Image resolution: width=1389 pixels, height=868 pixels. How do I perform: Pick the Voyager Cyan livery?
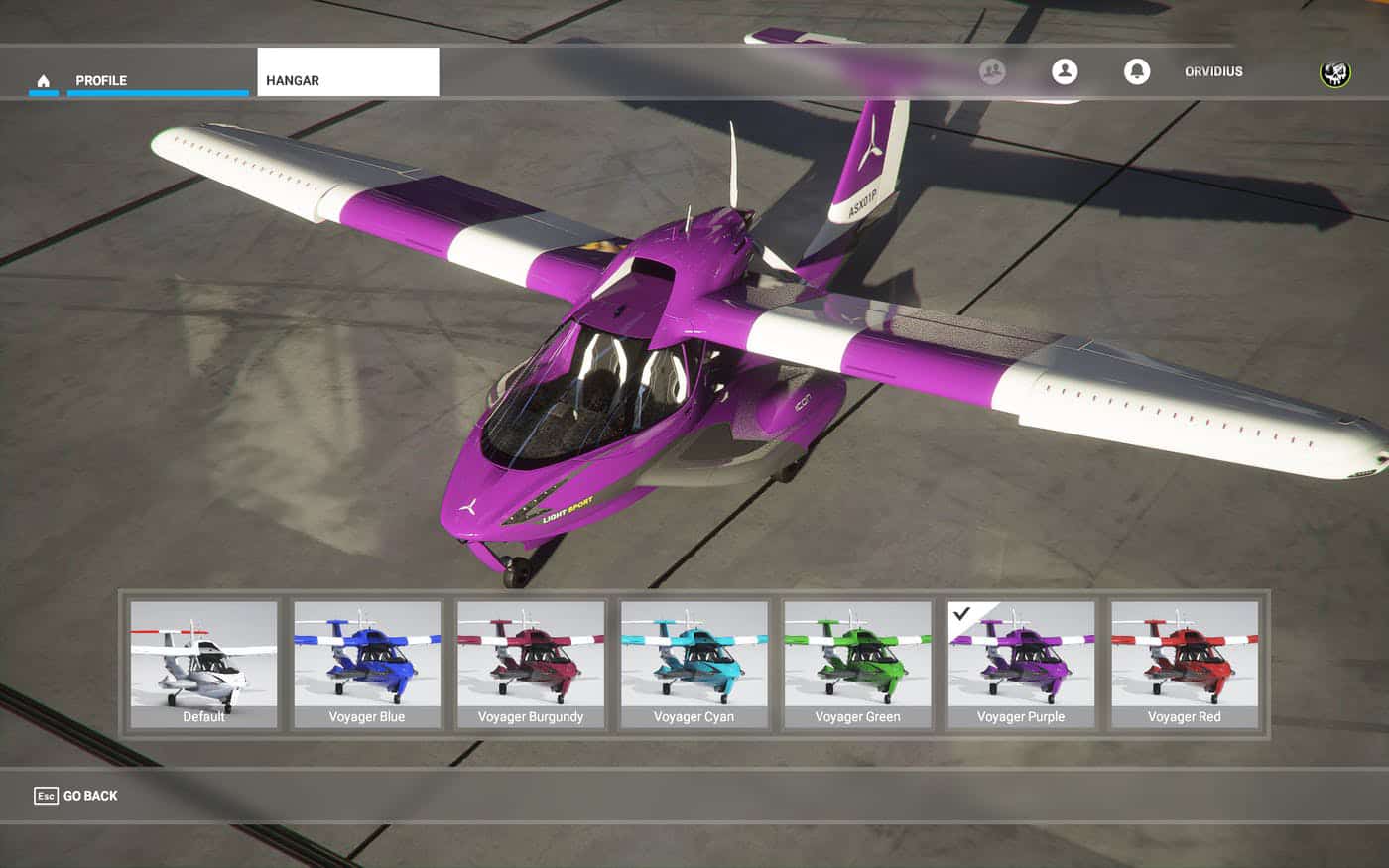coord(694,664)
